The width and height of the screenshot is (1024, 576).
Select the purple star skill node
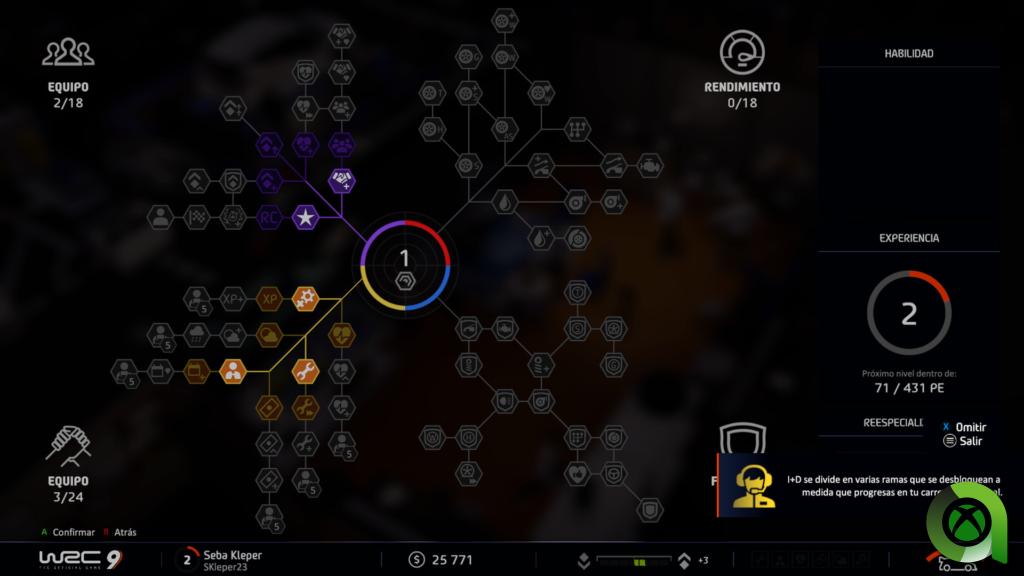tap(305, 216)
